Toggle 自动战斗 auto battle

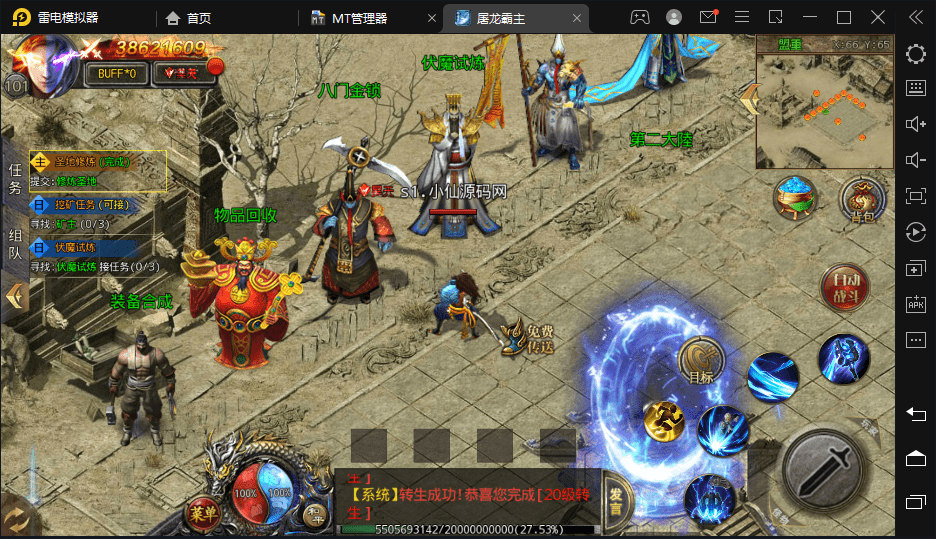tap(845, 285)
